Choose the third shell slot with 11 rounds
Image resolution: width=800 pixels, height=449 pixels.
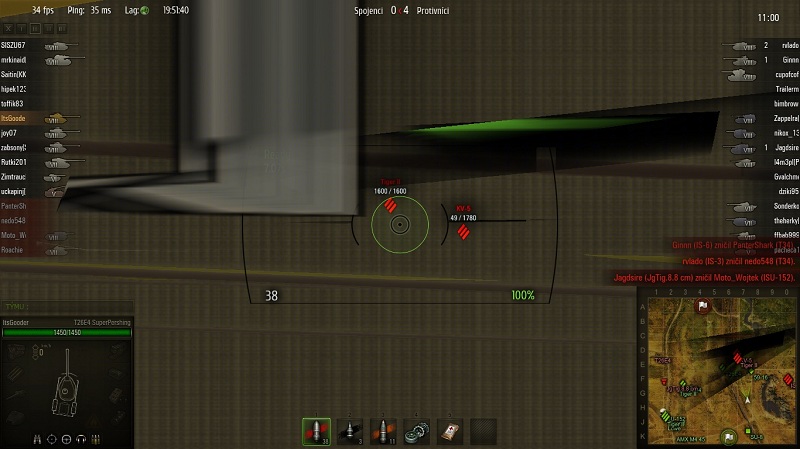[383, 431]
